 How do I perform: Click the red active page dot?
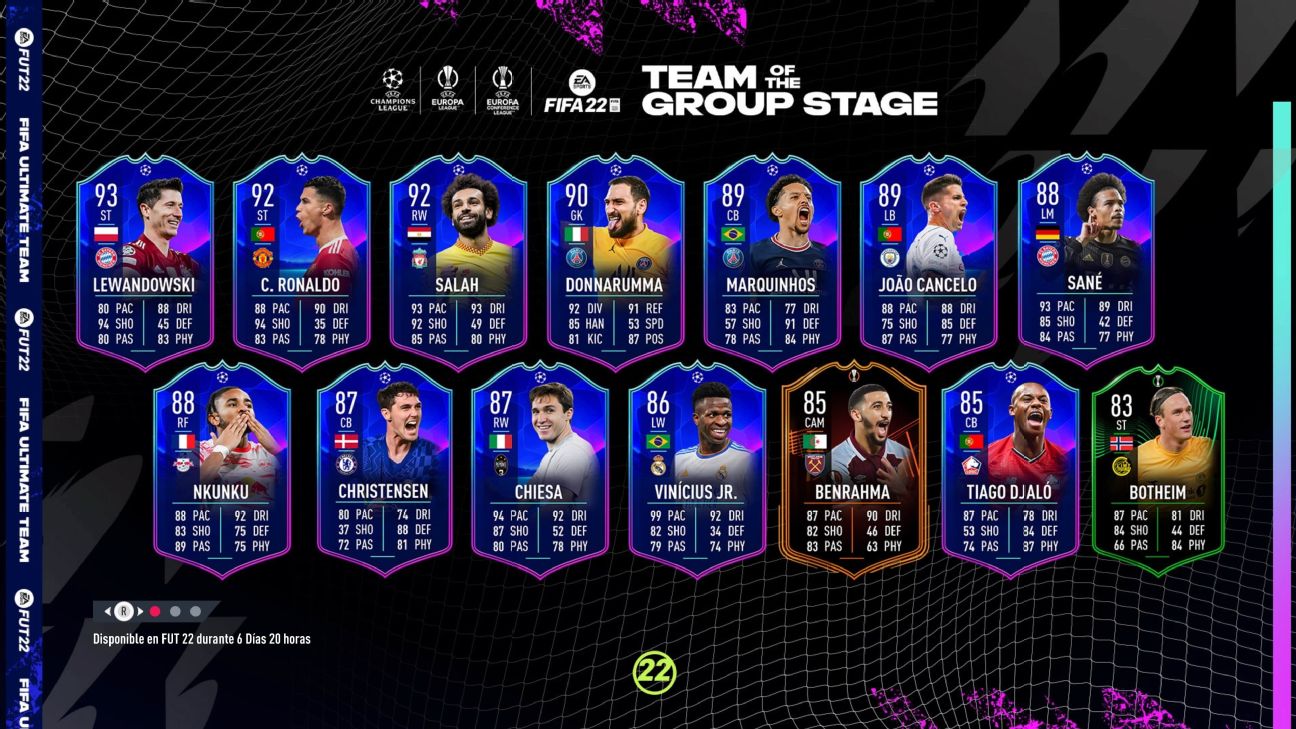(x=155, y=611)
